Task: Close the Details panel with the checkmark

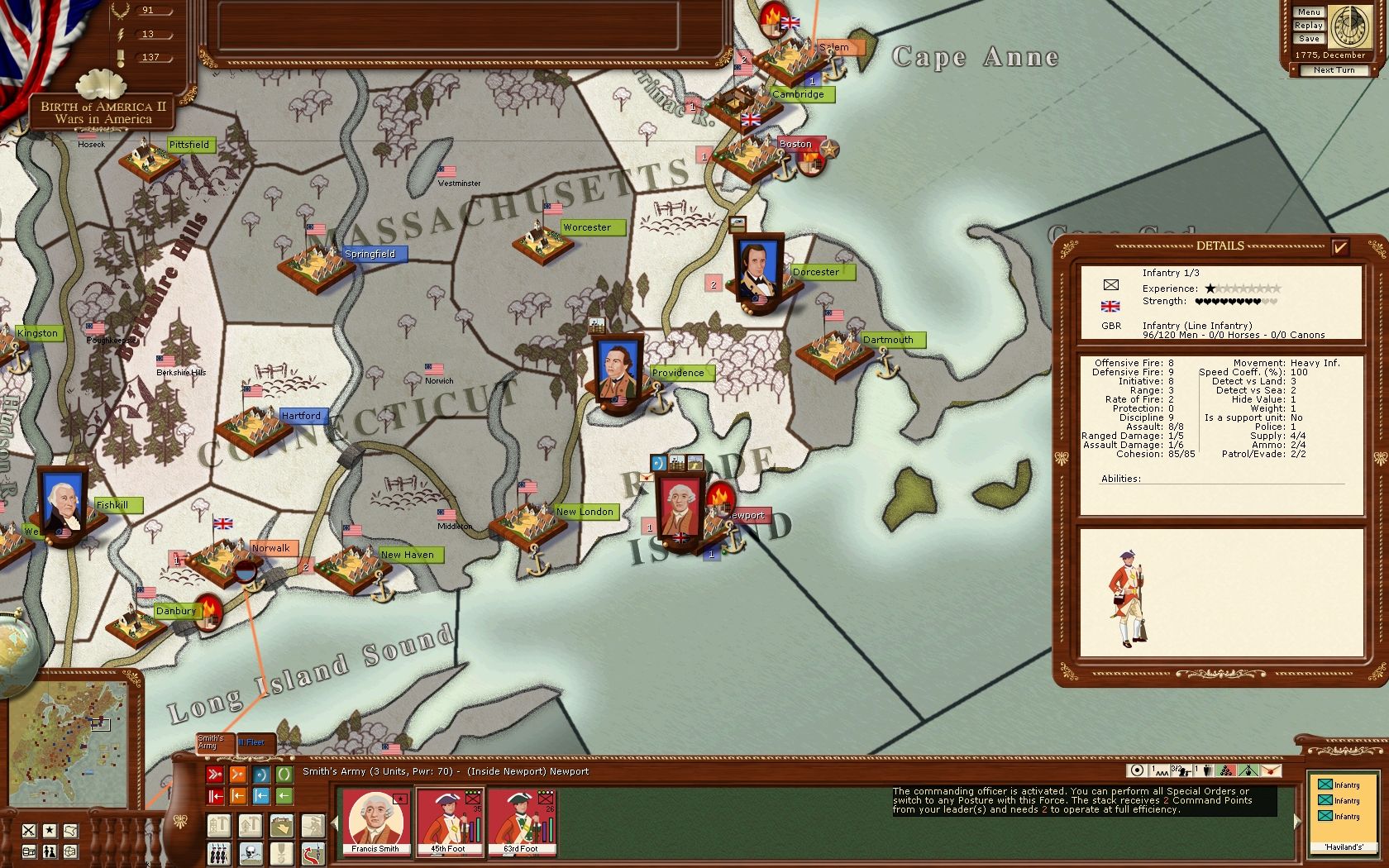Action: pyautogui.click(x=1340, y=246)
